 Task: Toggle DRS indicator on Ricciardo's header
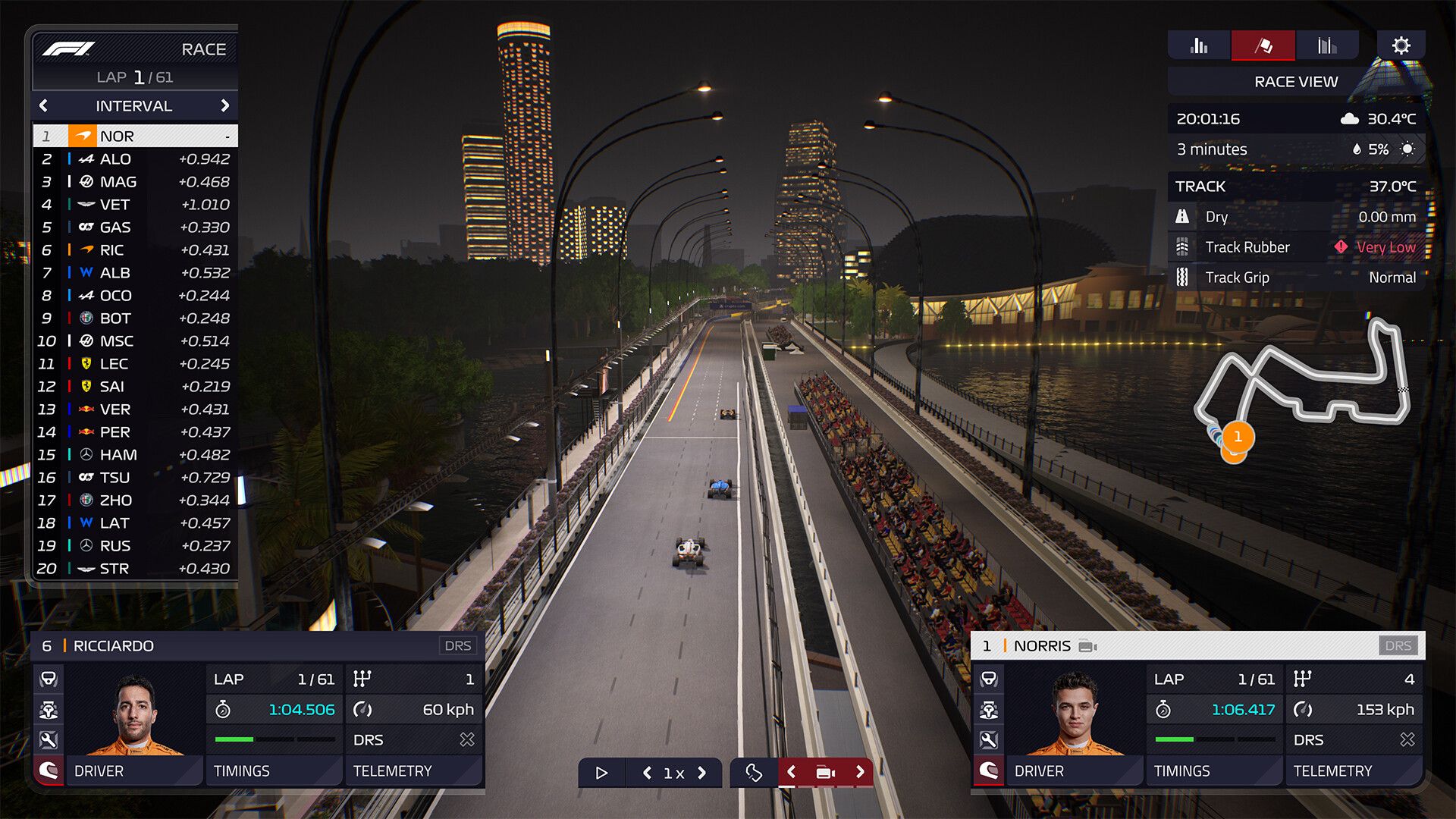pyautogui.click(x=458, y=645)
